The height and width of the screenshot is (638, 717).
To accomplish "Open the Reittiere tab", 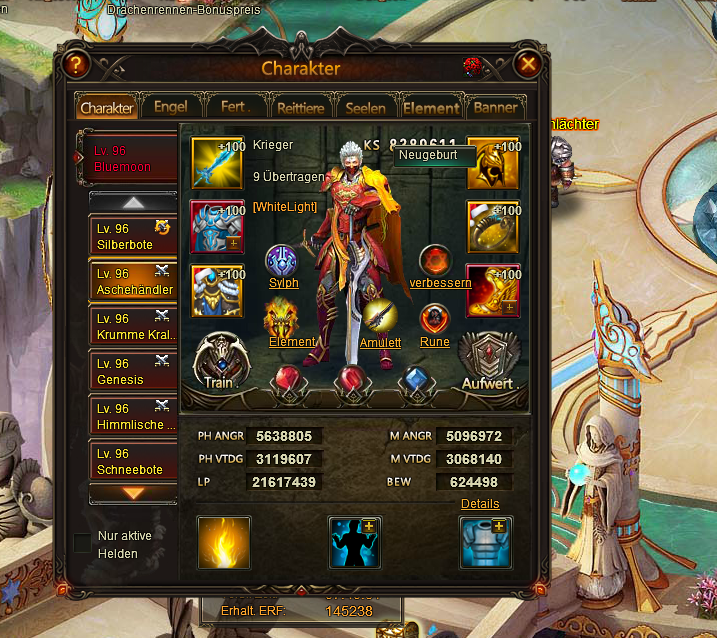I will pyautogui.click(x=300, y=107).
